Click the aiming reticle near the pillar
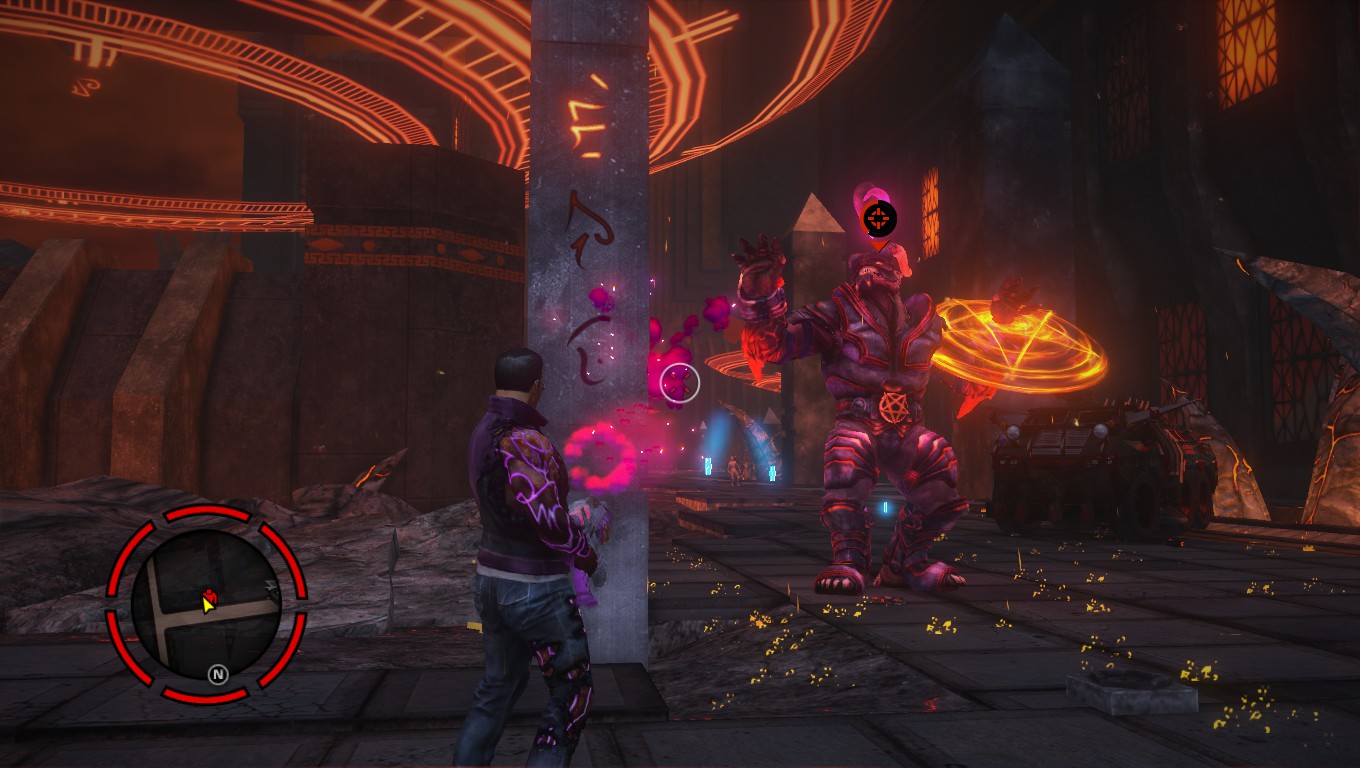The width and height of the screenshot is (1360, 768). coord(679,381)
